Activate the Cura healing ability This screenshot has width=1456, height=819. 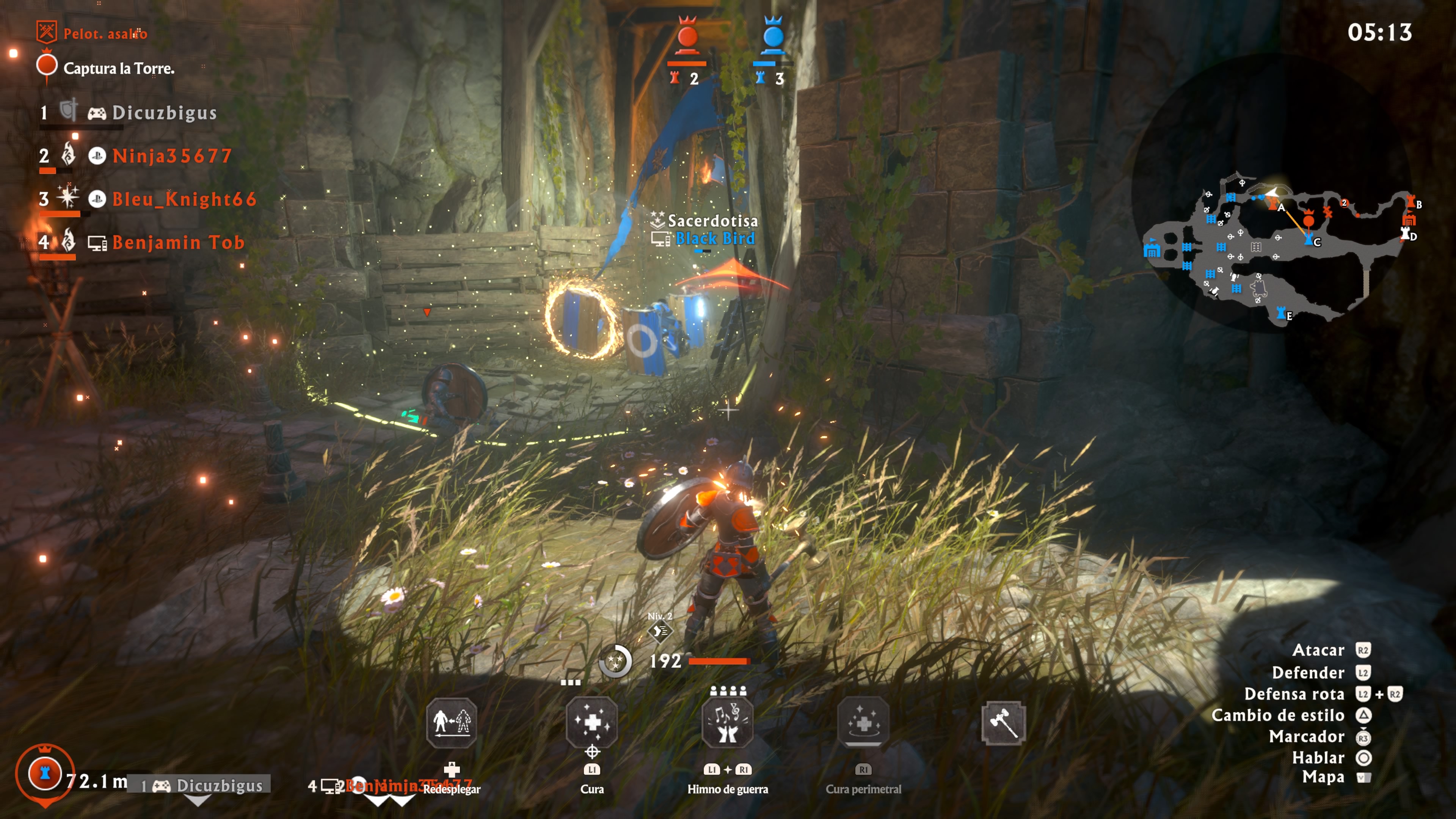point(591,722)
